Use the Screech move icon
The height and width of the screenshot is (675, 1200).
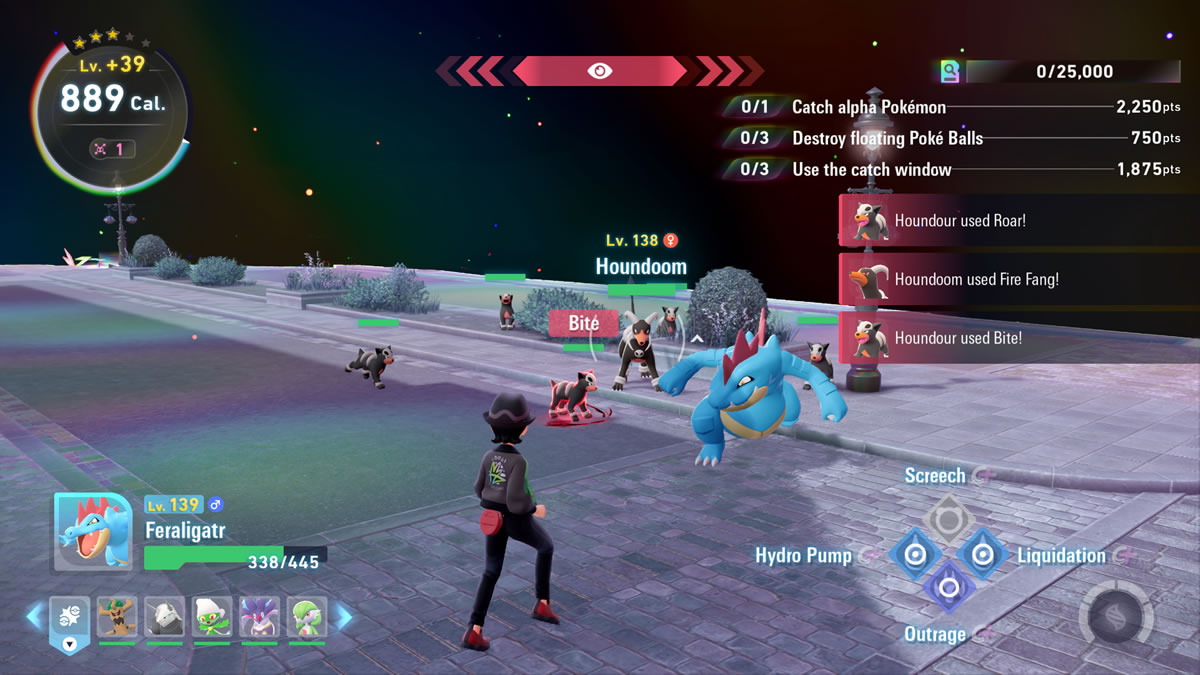click(945, 518)
